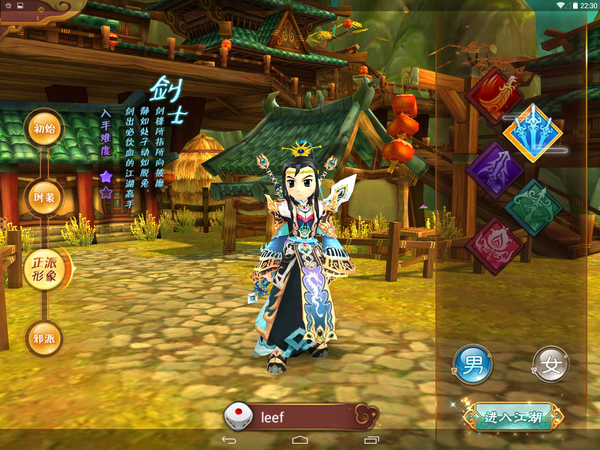Select the crimson flower class icon

coord(494,245)
